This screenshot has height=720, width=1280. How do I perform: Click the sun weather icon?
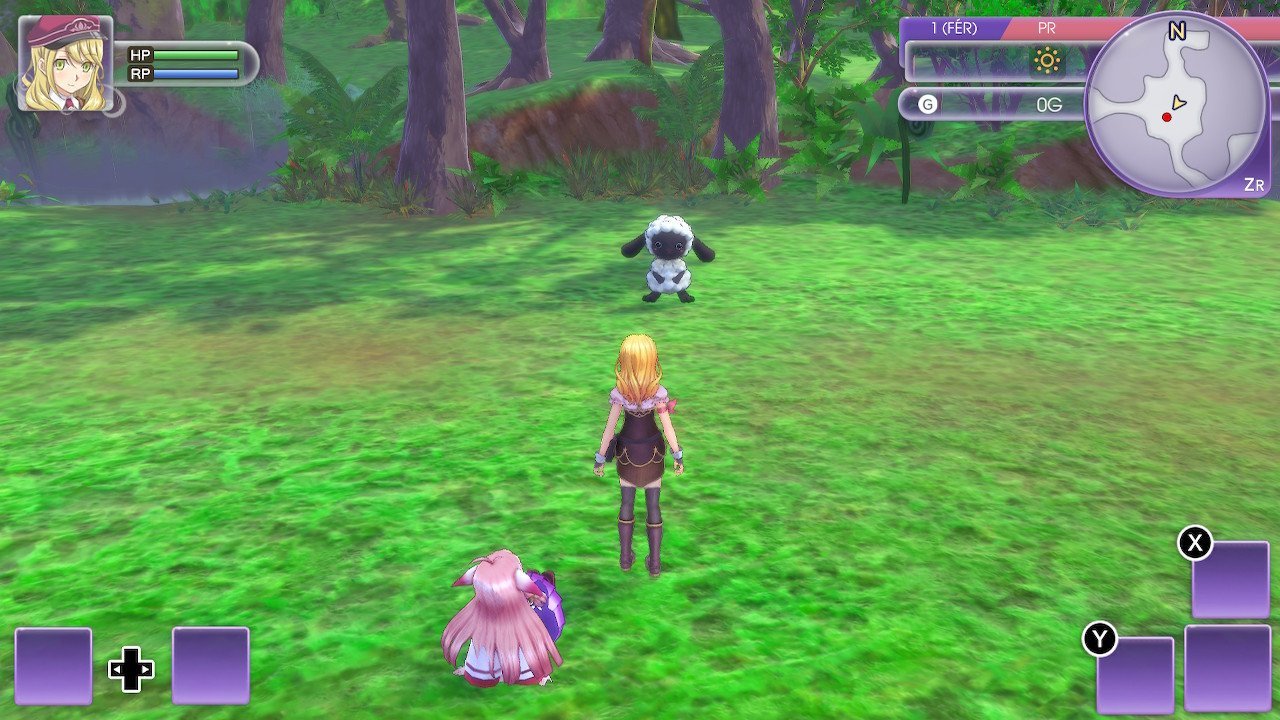tap(1049, 62)
